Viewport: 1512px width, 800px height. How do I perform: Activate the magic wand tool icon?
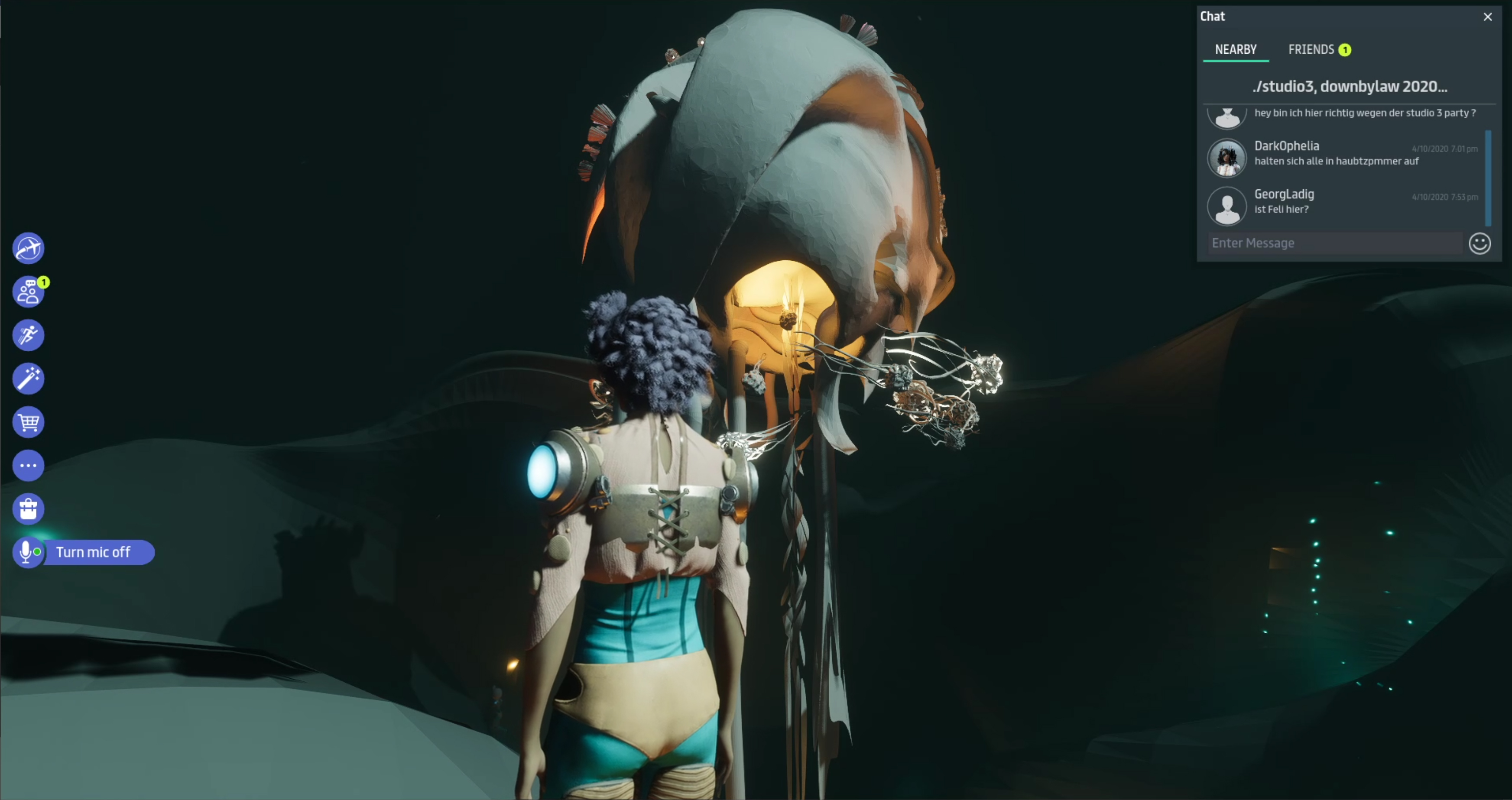(28, 379)
